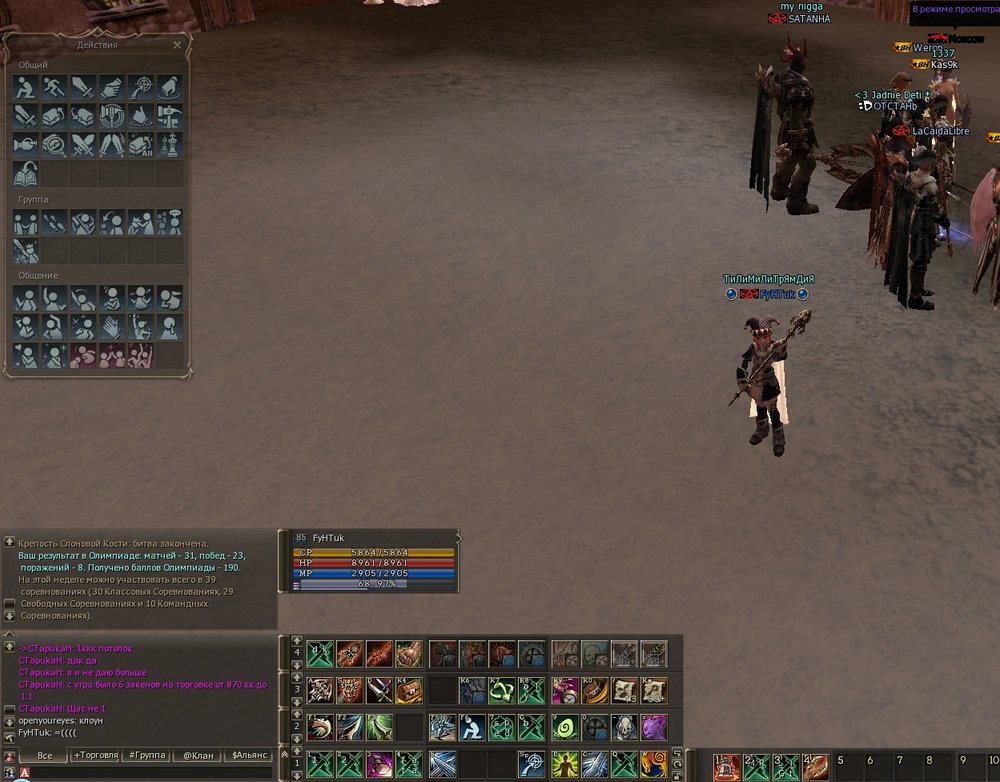The width and height of the screenshot is (1000, 782).
Task: Click the chat message input field
Action: [150, 773]
